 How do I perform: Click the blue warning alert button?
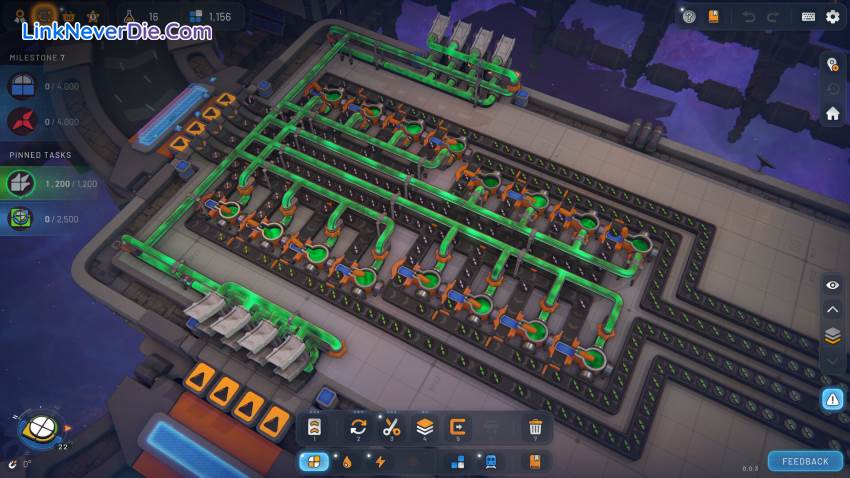[832, 399]
